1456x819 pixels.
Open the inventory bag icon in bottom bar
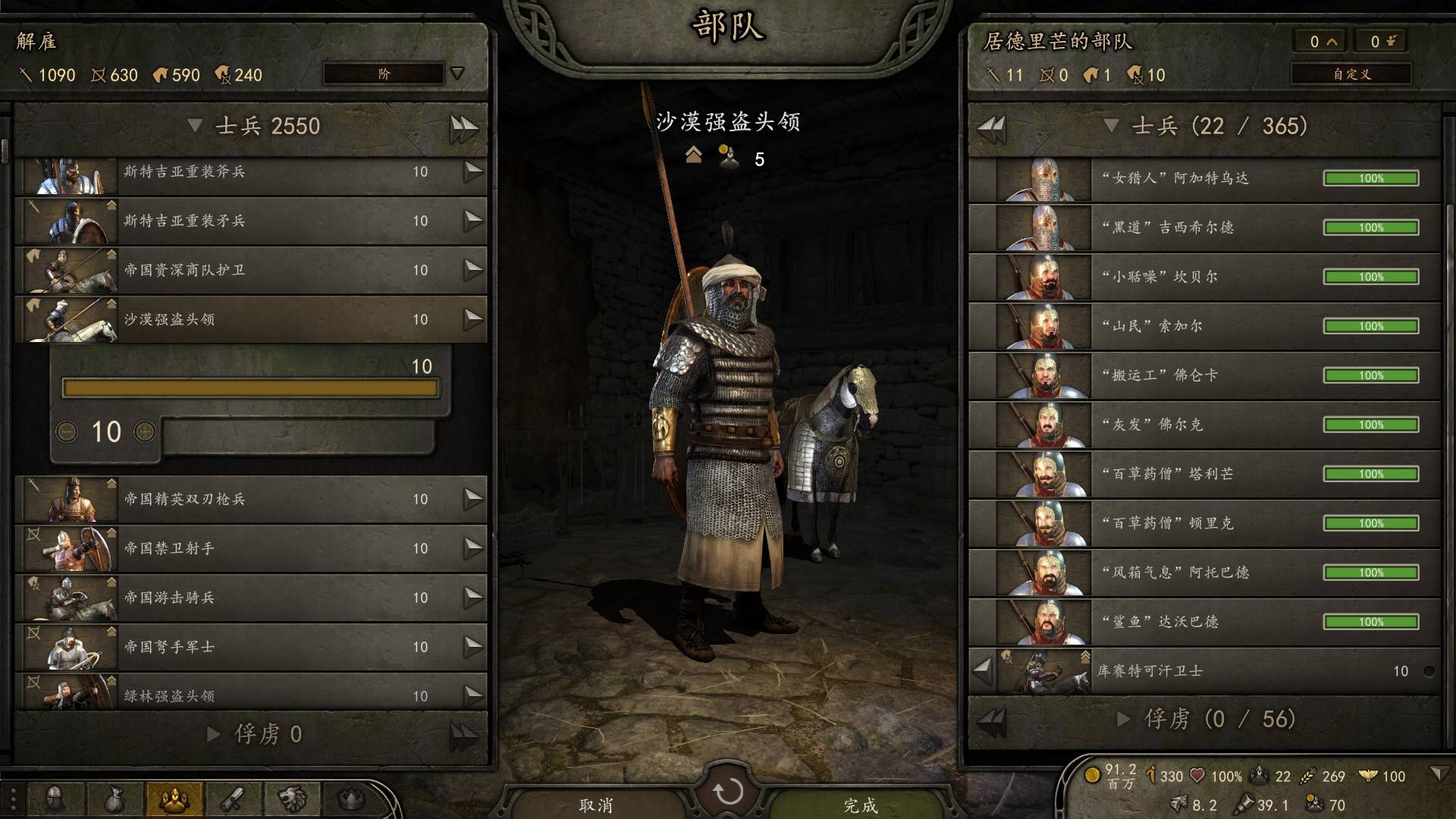(113, 799)
